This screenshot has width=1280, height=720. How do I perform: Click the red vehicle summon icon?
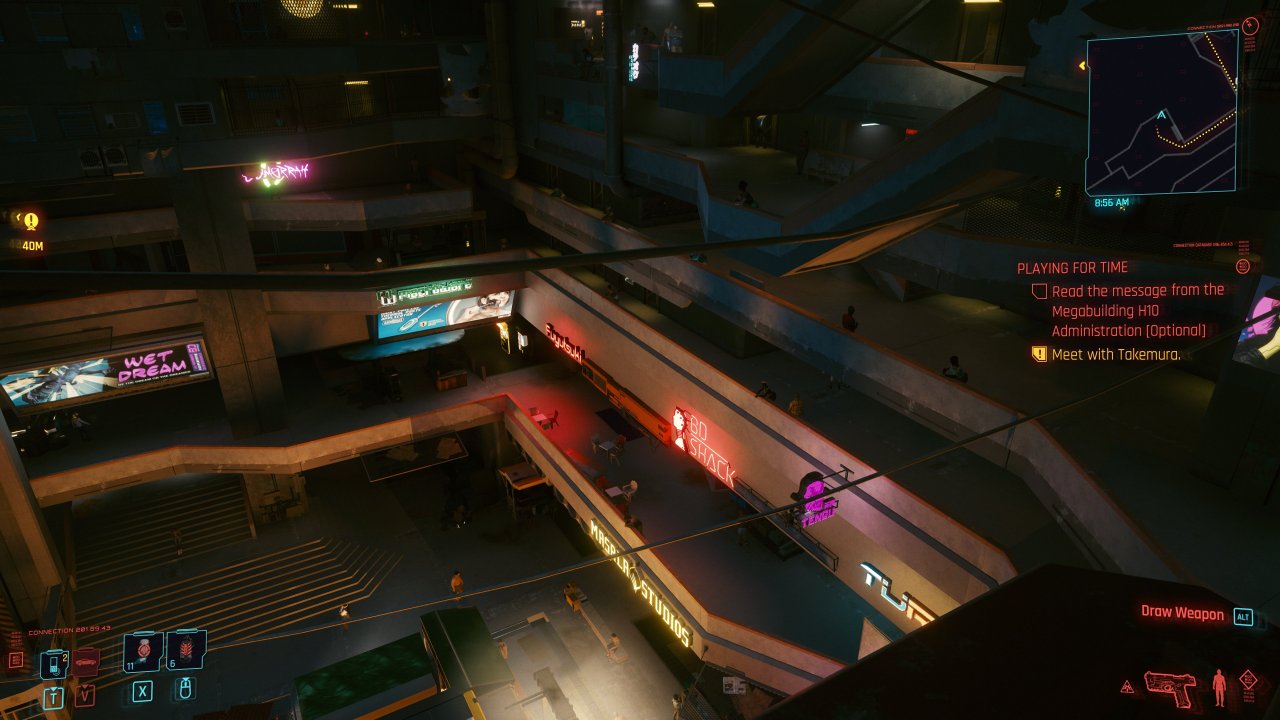(x=86, y=661)
